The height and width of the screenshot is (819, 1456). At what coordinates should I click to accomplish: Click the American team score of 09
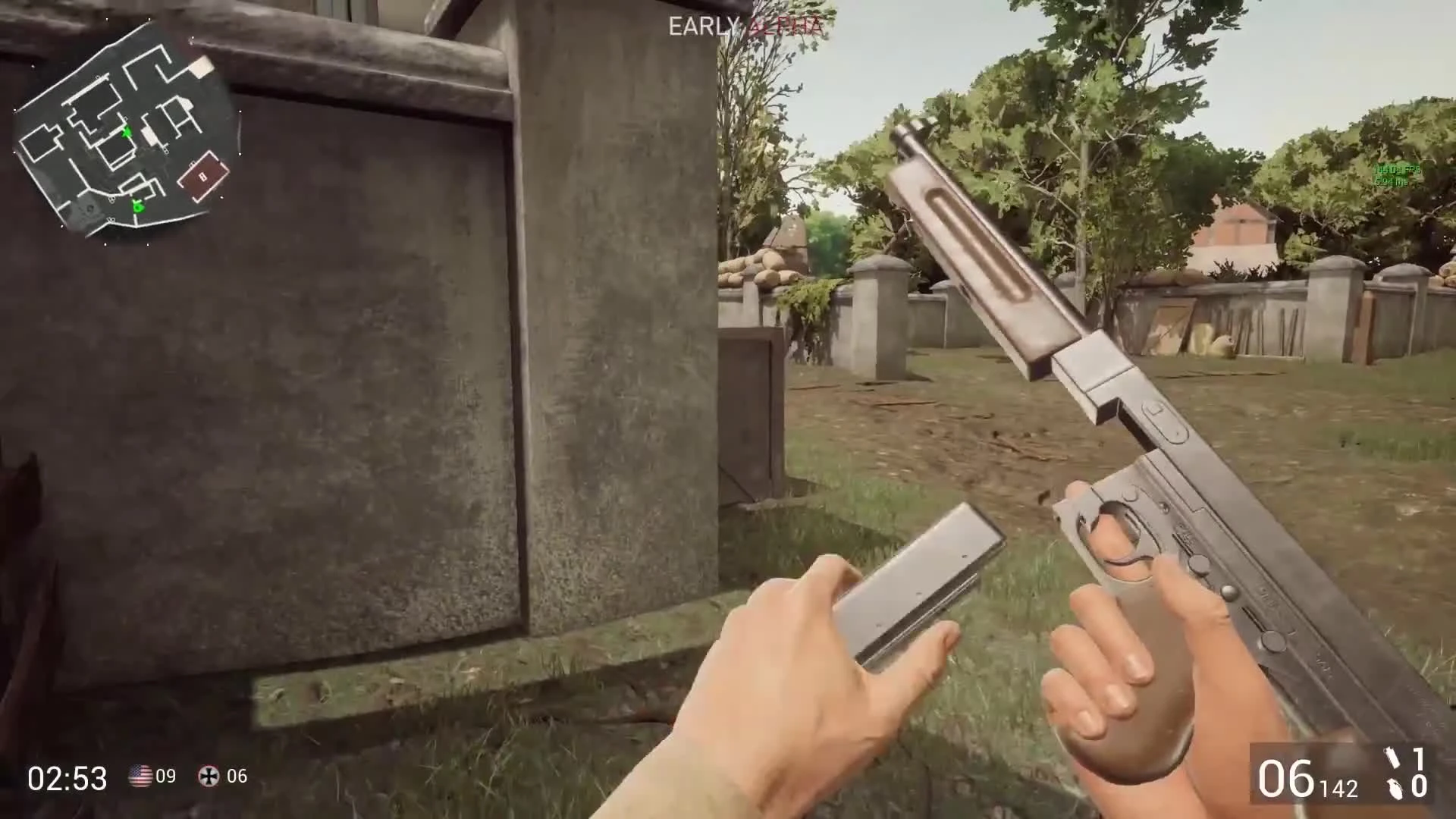point(165,777)
